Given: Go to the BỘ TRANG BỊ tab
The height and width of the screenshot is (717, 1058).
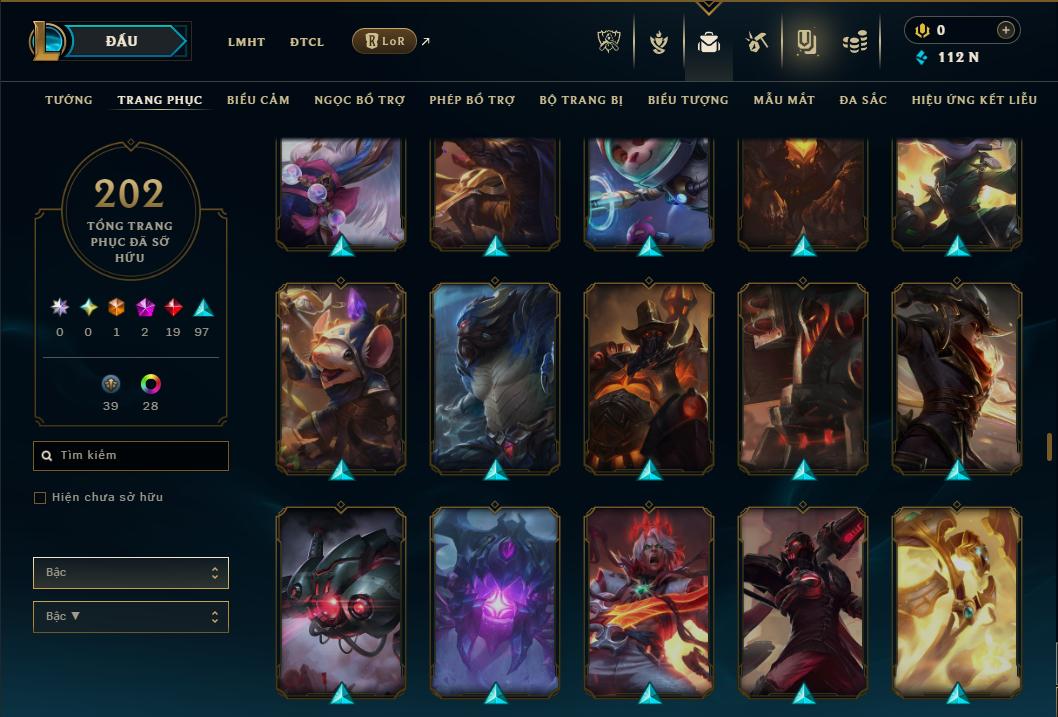Looking at the screenshot, I should 581,100.
